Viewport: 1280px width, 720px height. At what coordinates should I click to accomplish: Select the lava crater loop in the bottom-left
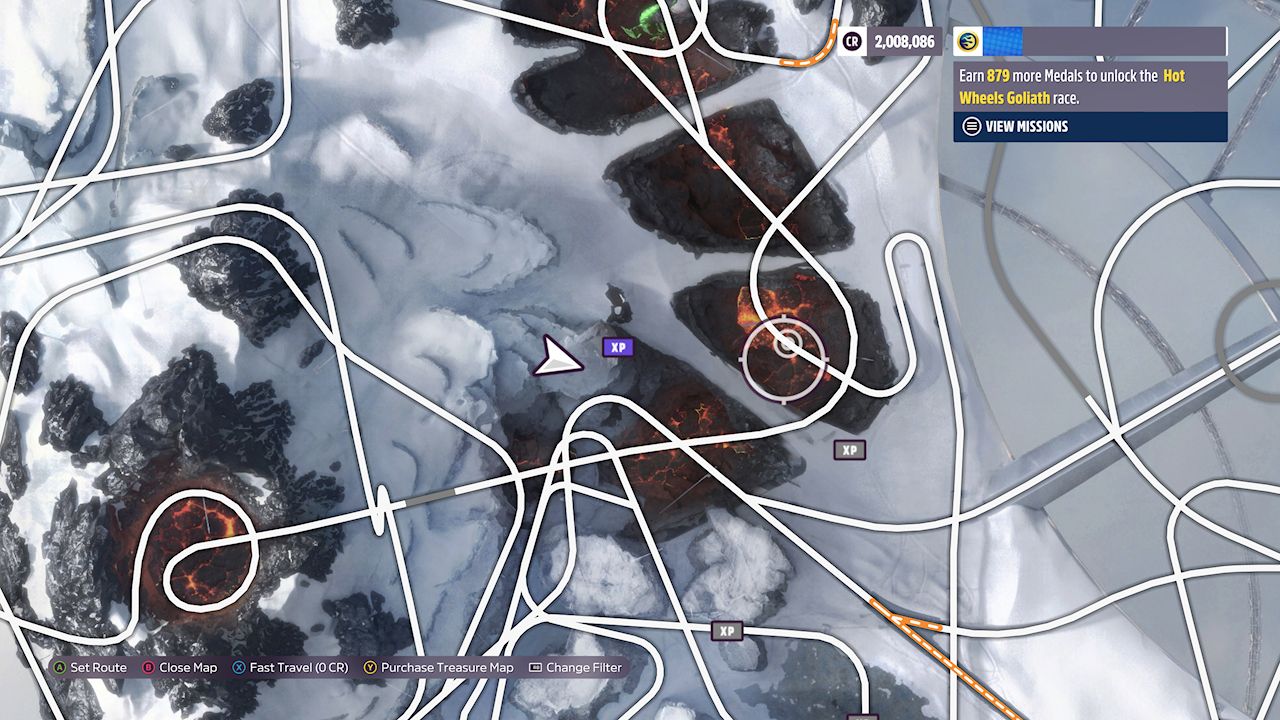[x=200, y=545]
